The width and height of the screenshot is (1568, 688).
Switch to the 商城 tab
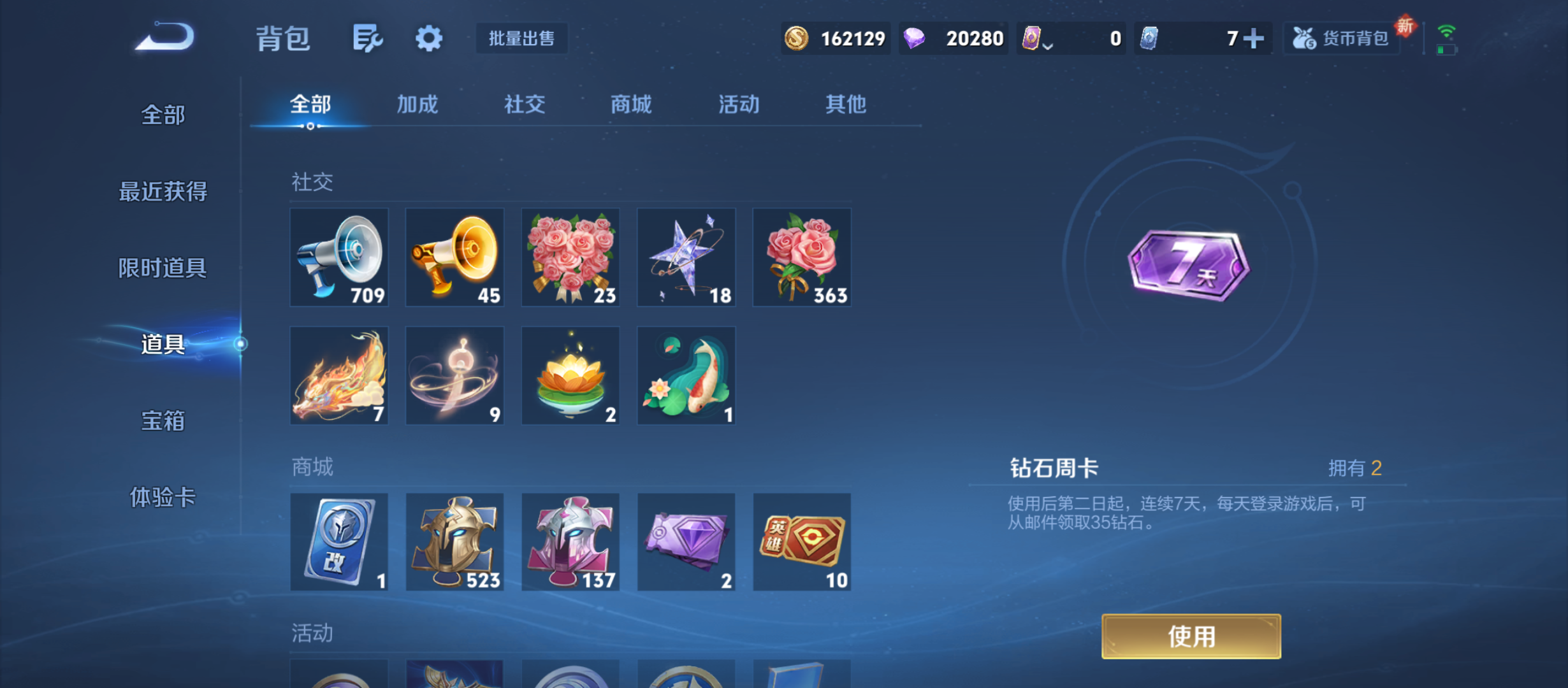tap(630, 104)
